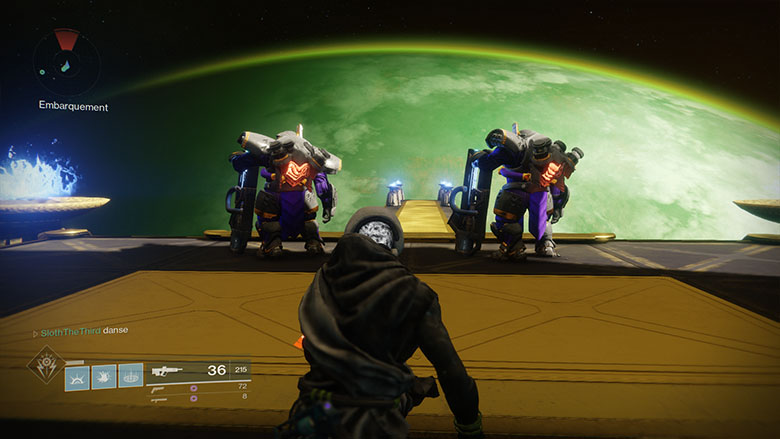
Task: Select the half-sun ability icon
Action: 77,377
